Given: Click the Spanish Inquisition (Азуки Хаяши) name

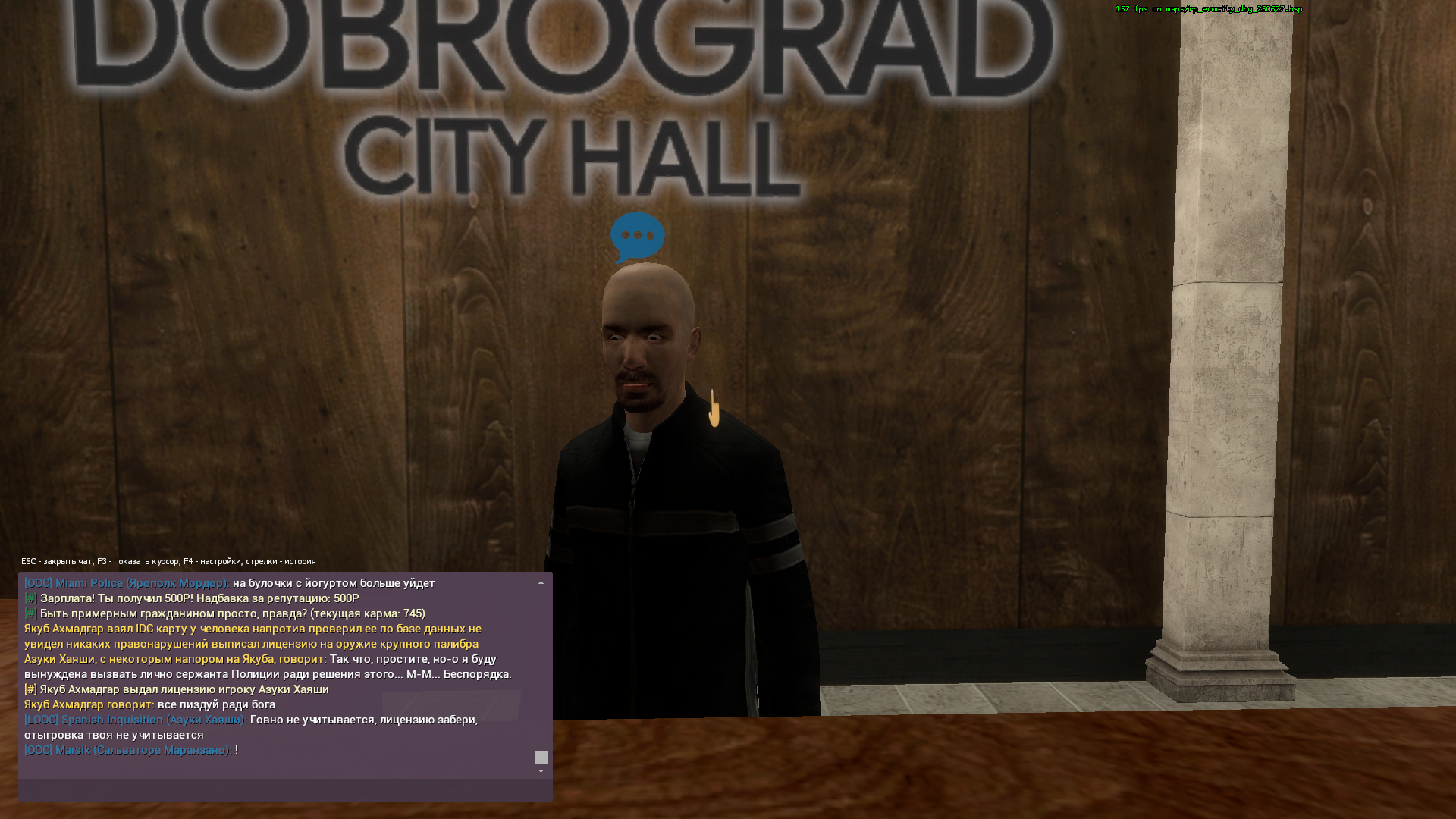Looking at the screenshot, I should click(136, 720).
